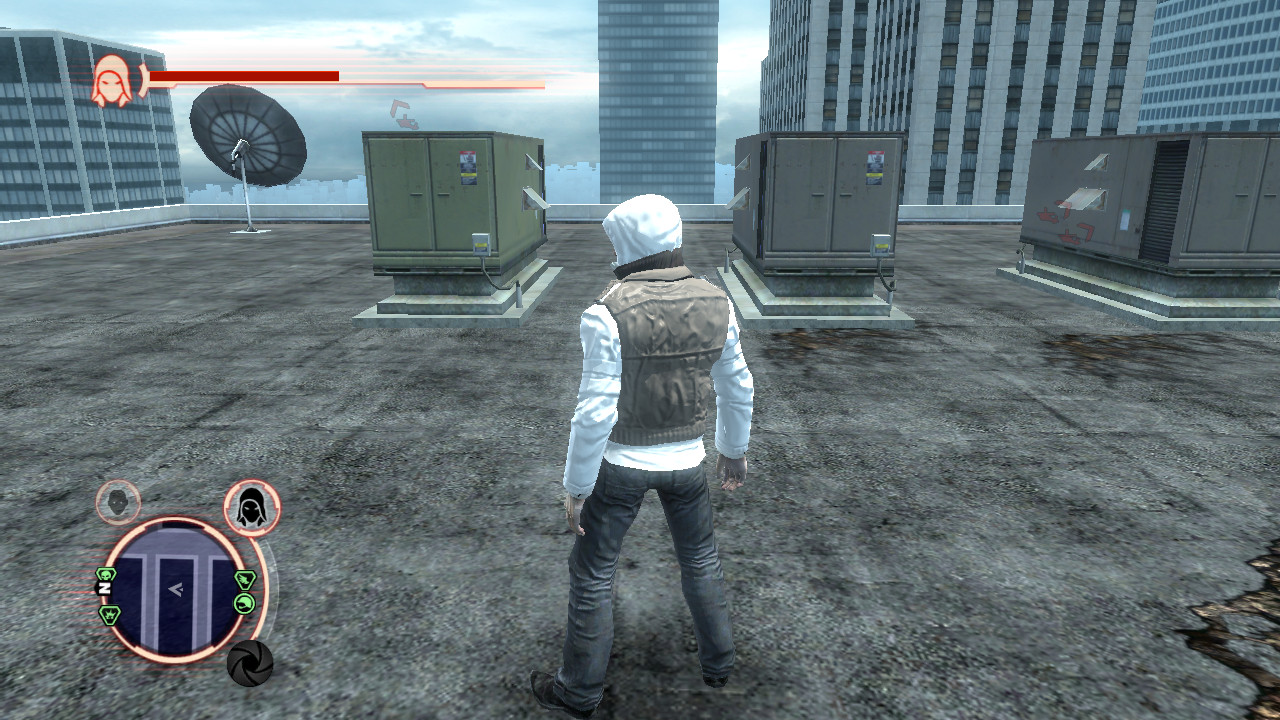Click the gray face portrait above the minimap
Viewport: 1280px width, 720px height.
pyautogui.click(x=115, y=500)
